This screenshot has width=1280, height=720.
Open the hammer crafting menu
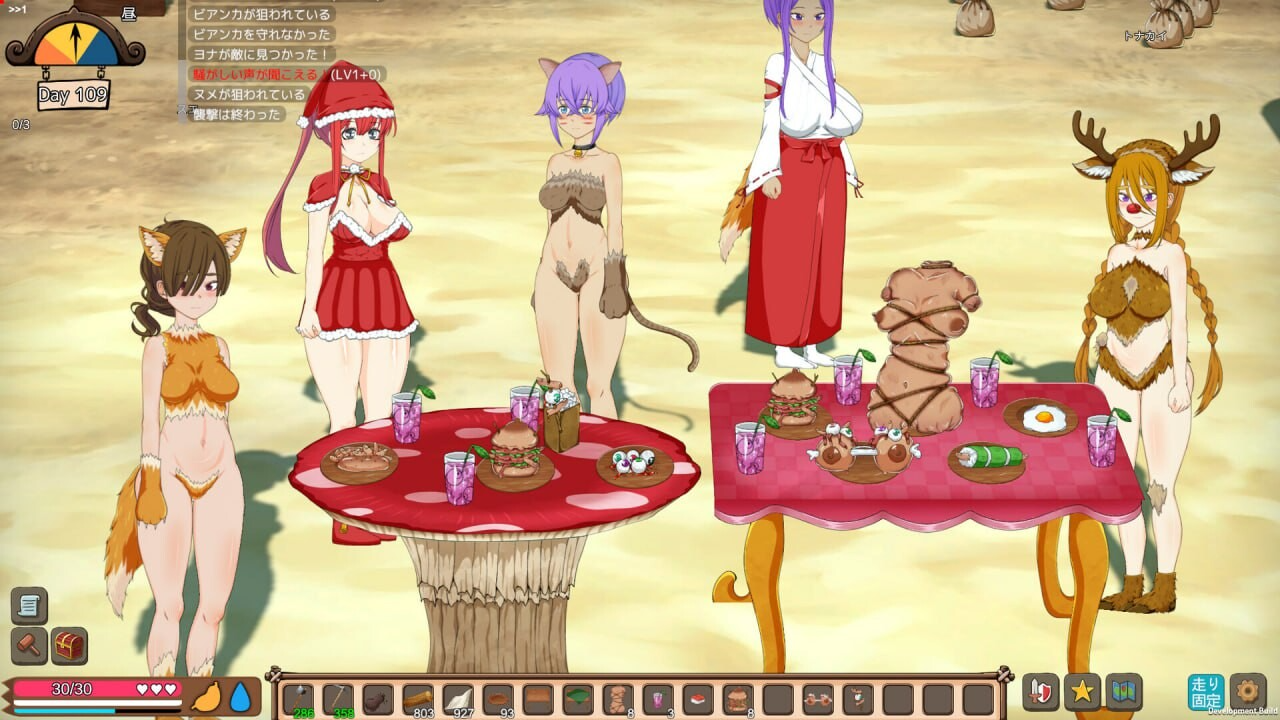click(x=29, y=645)
